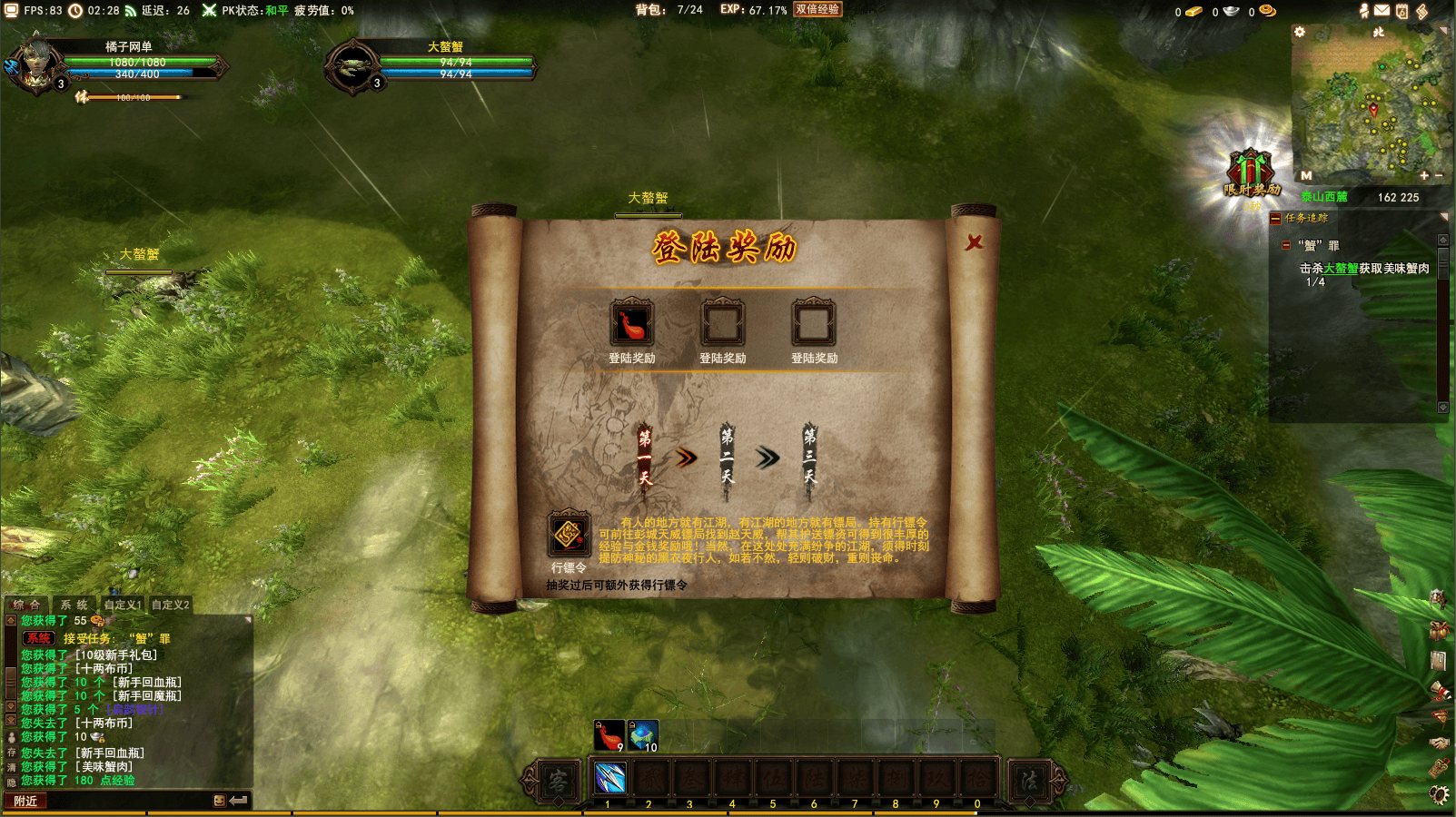Screen dimensions: 1456x817
Task: Open the full map with the M button
Action: click(x=1306, y=175)
